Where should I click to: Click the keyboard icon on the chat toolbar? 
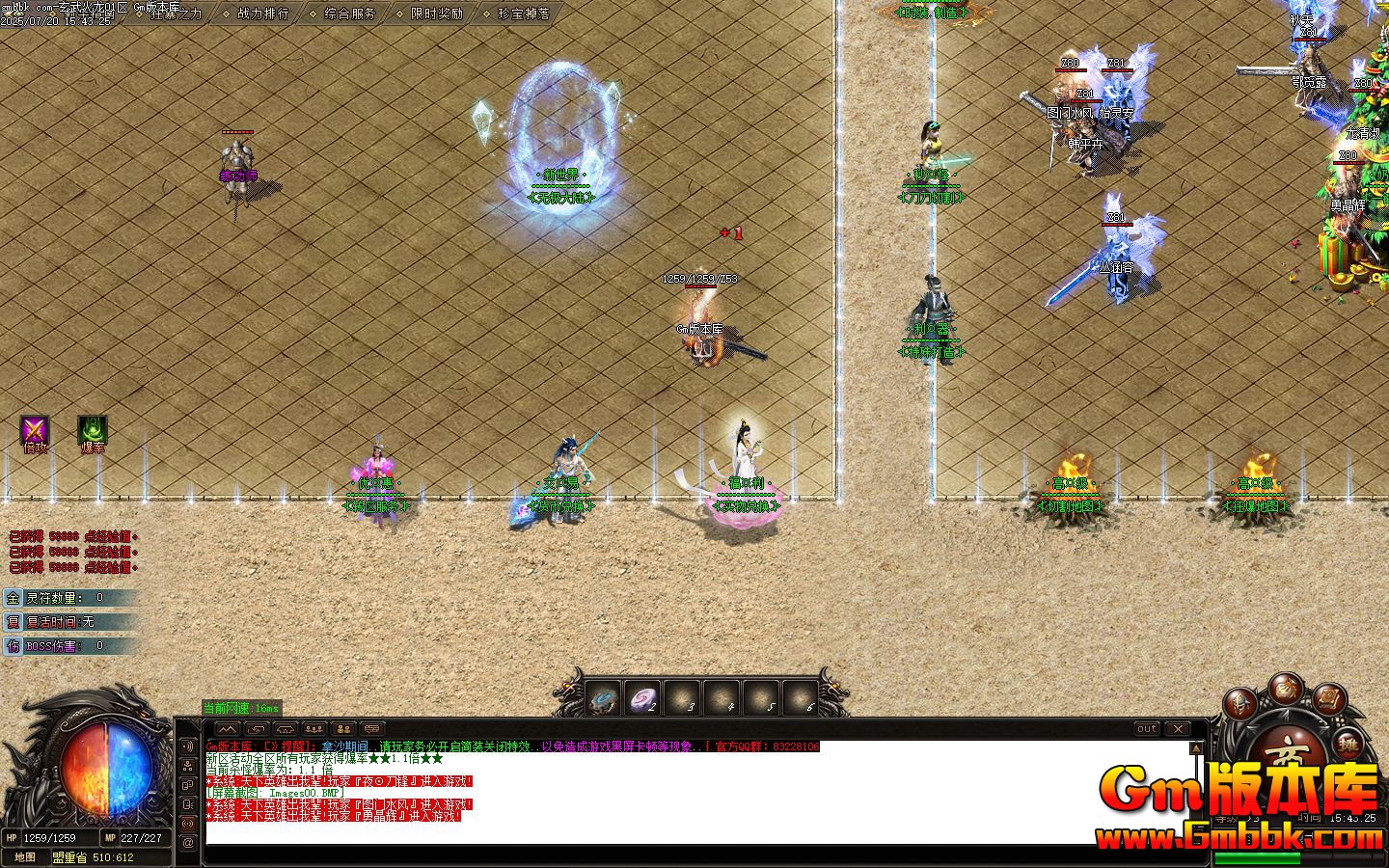(369, 729)
